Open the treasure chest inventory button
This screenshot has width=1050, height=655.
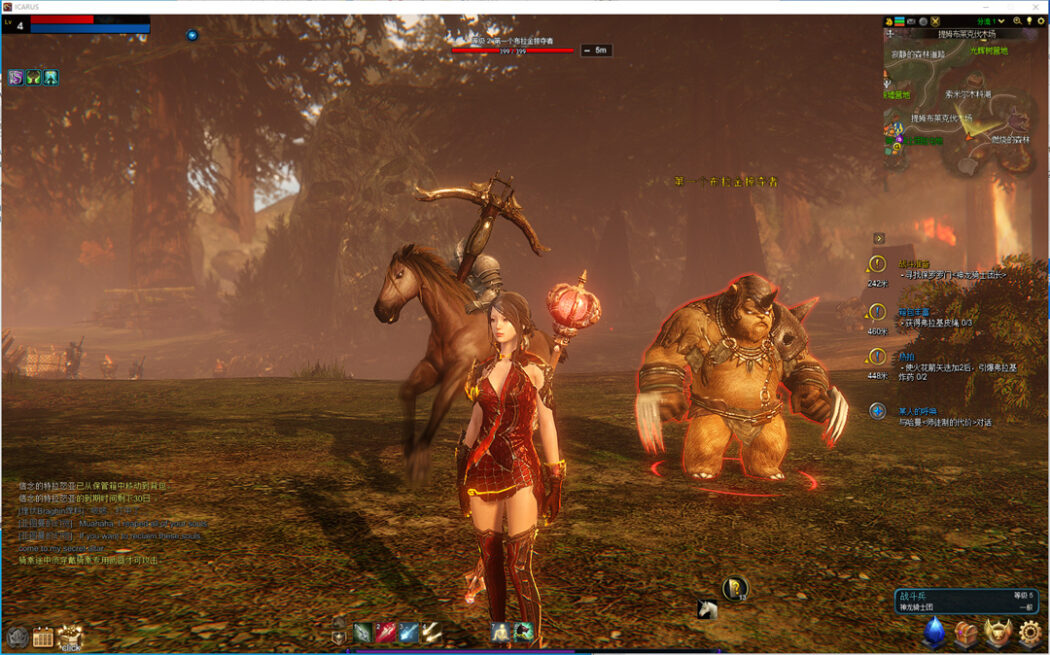click(966, 632)
